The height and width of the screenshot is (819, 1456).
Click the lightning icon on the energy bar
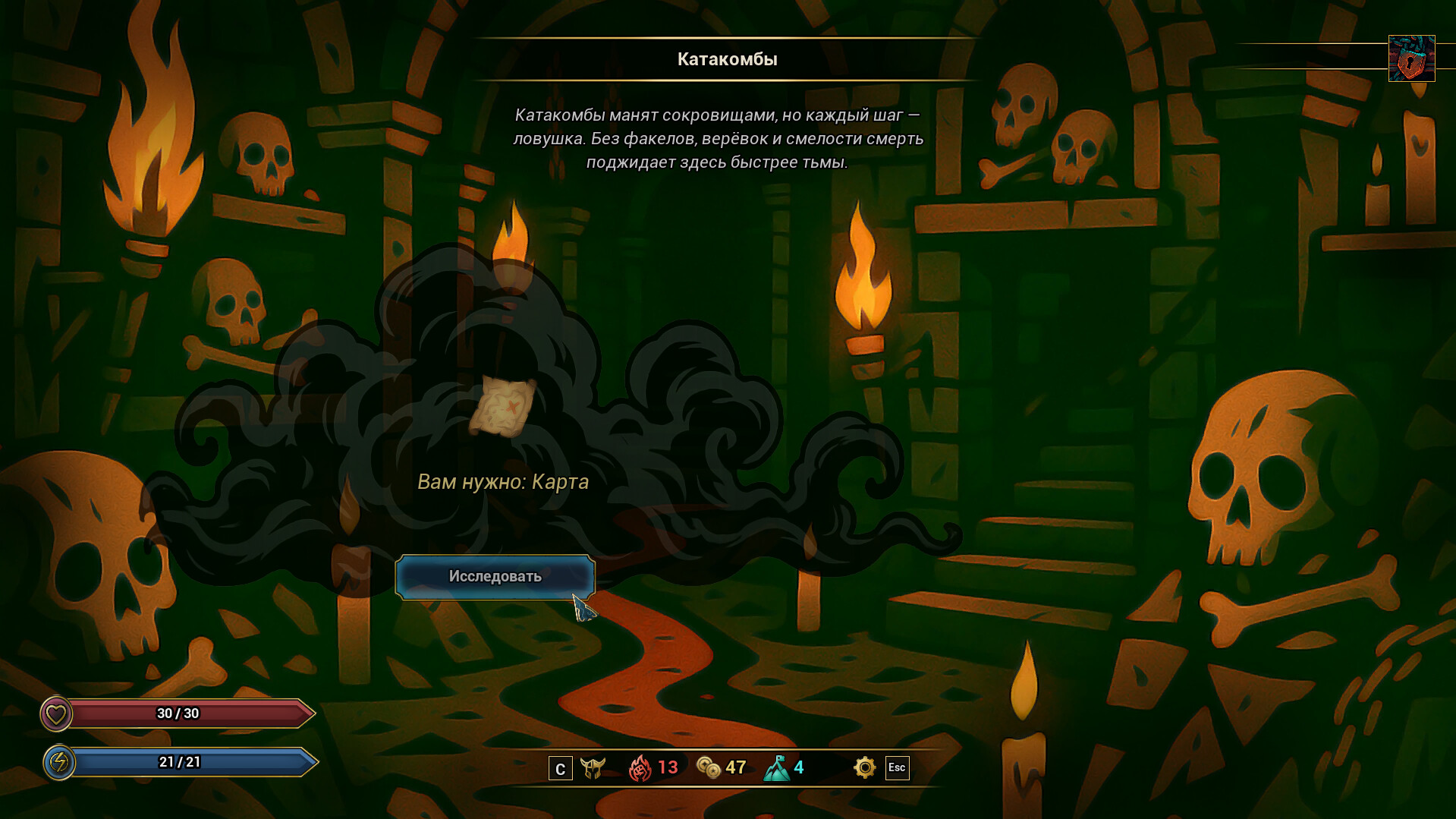tap(60, 763)
